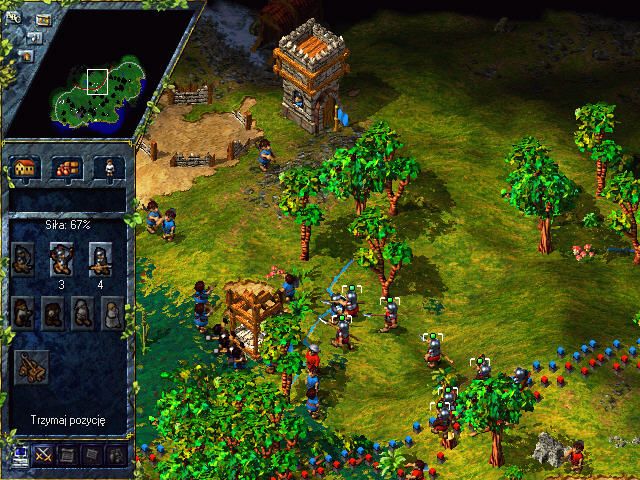
Task: Activate the Trzymaj pozycję command
Action: 66,418
